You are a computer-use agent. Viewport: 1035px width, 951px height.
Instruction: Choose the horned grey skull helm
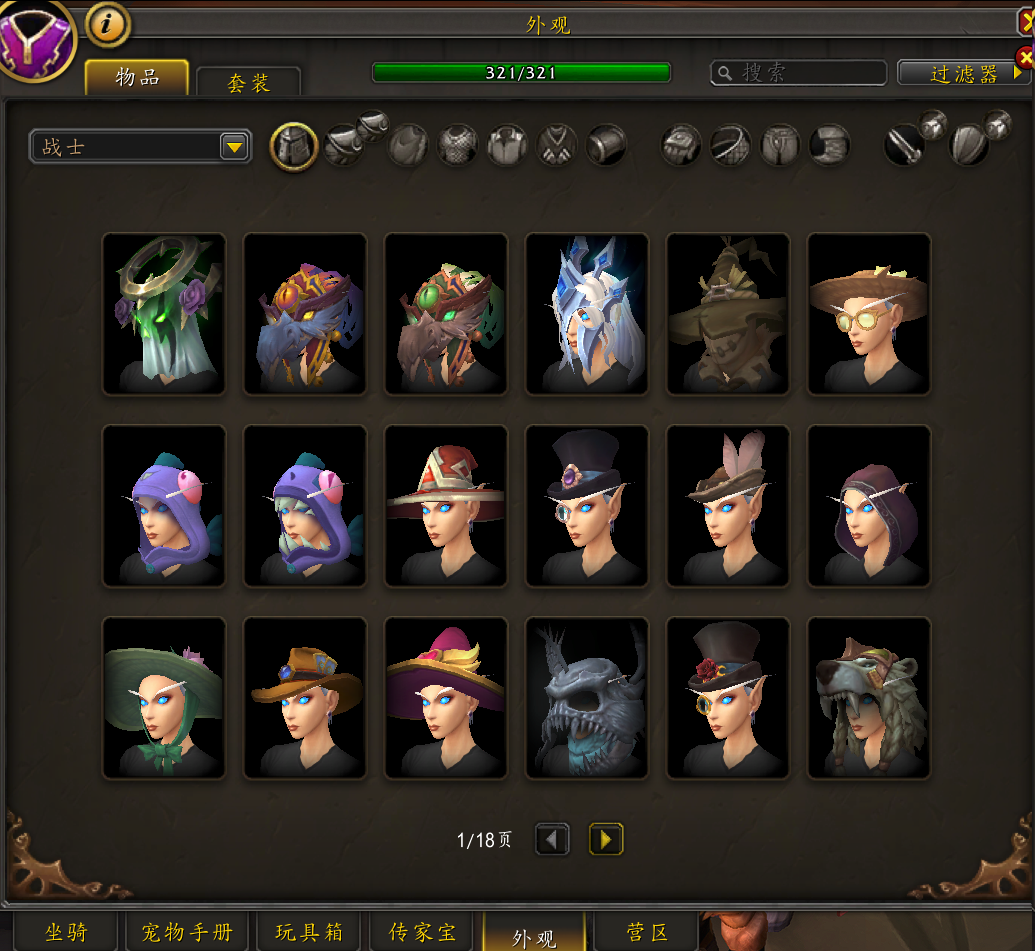pyautogui.click(x=586, y=698)
